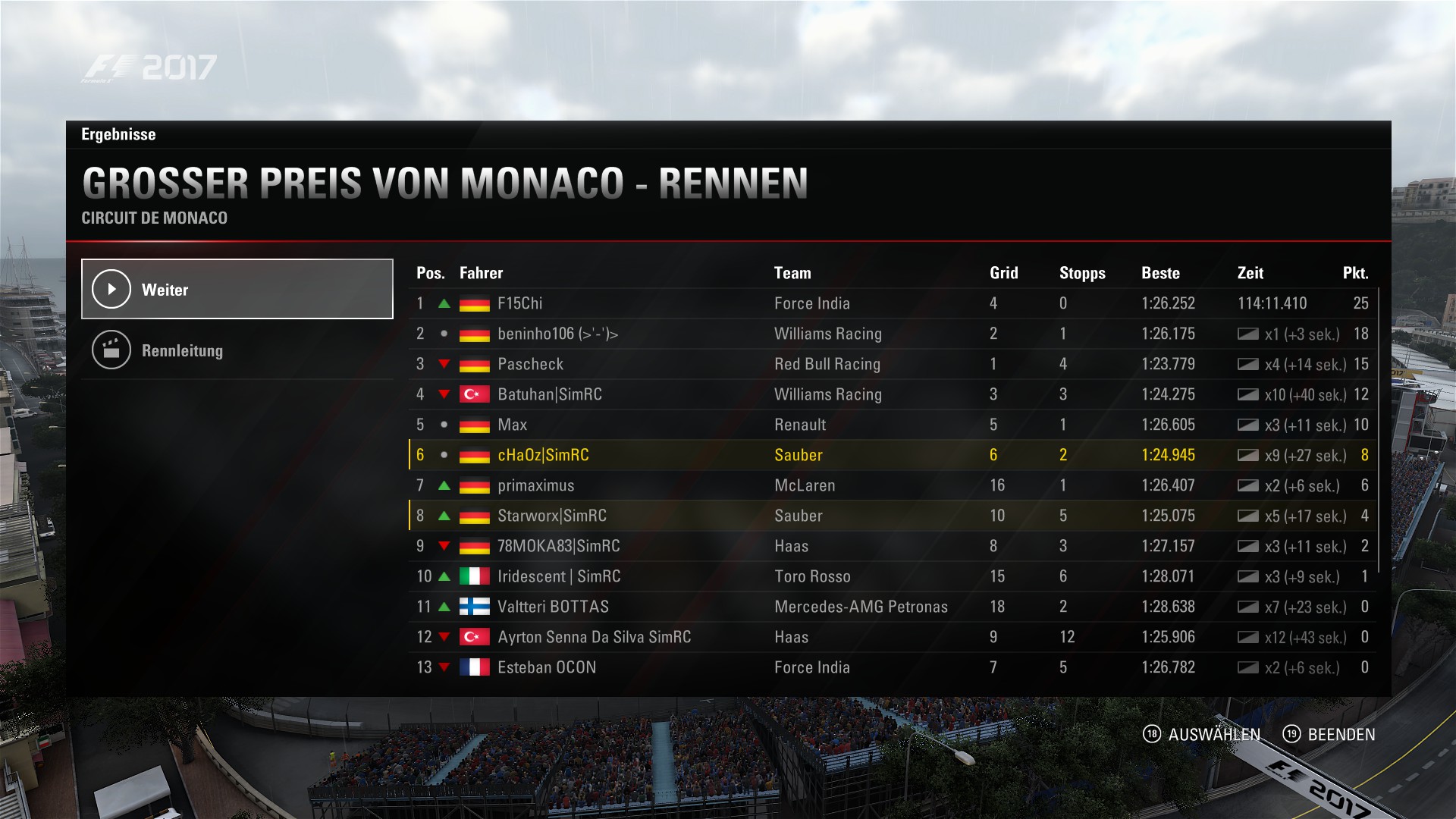Select Esteban OCON's result row
Screen dimensions: 1456x819
(892, 667)
